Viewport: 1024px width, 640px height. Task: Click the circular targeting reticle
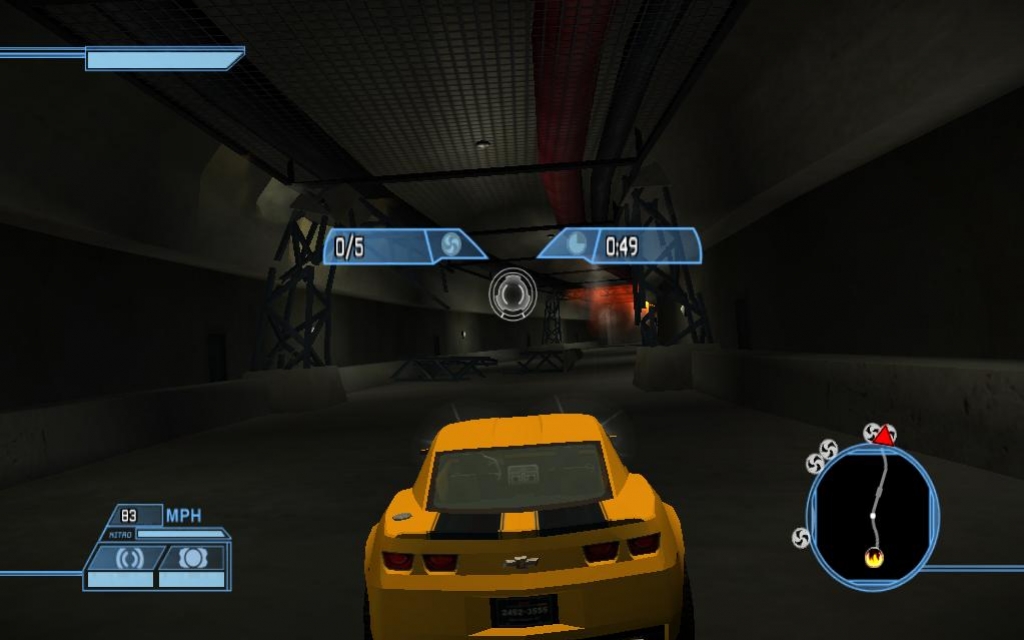coord(512,295)
